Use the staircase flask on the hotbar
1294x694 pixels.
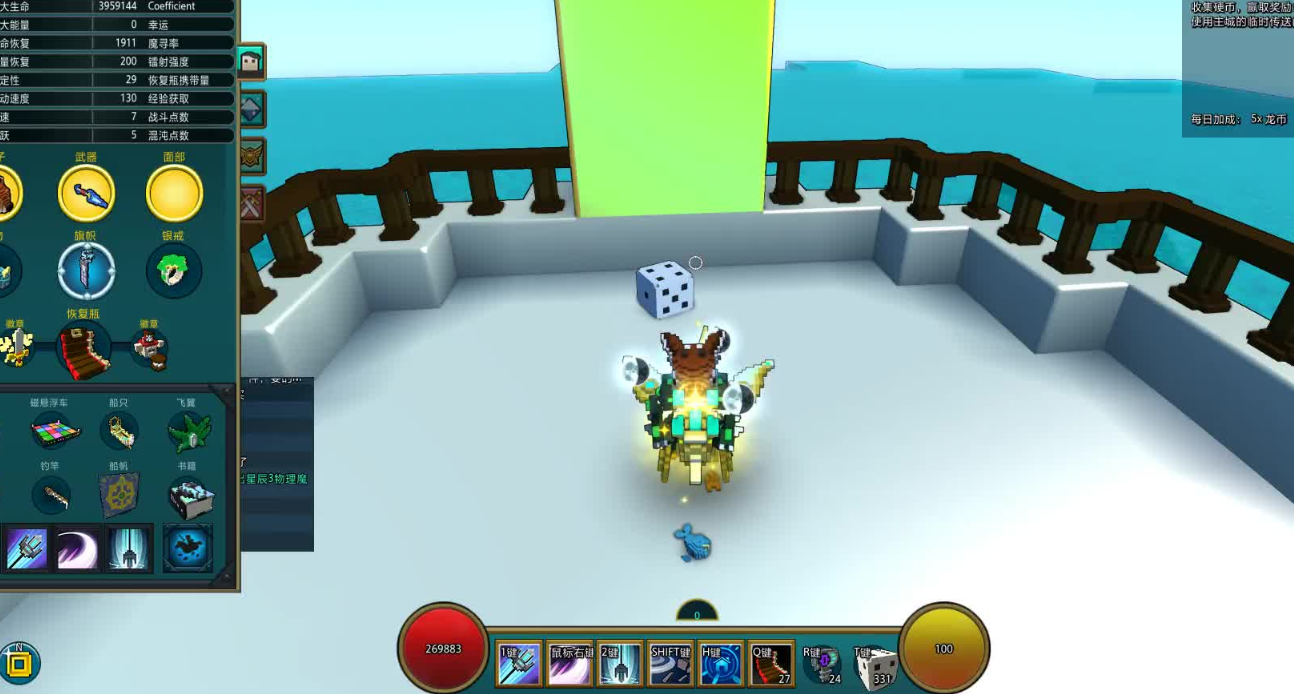pyautogui.click(x=771, y=664)
